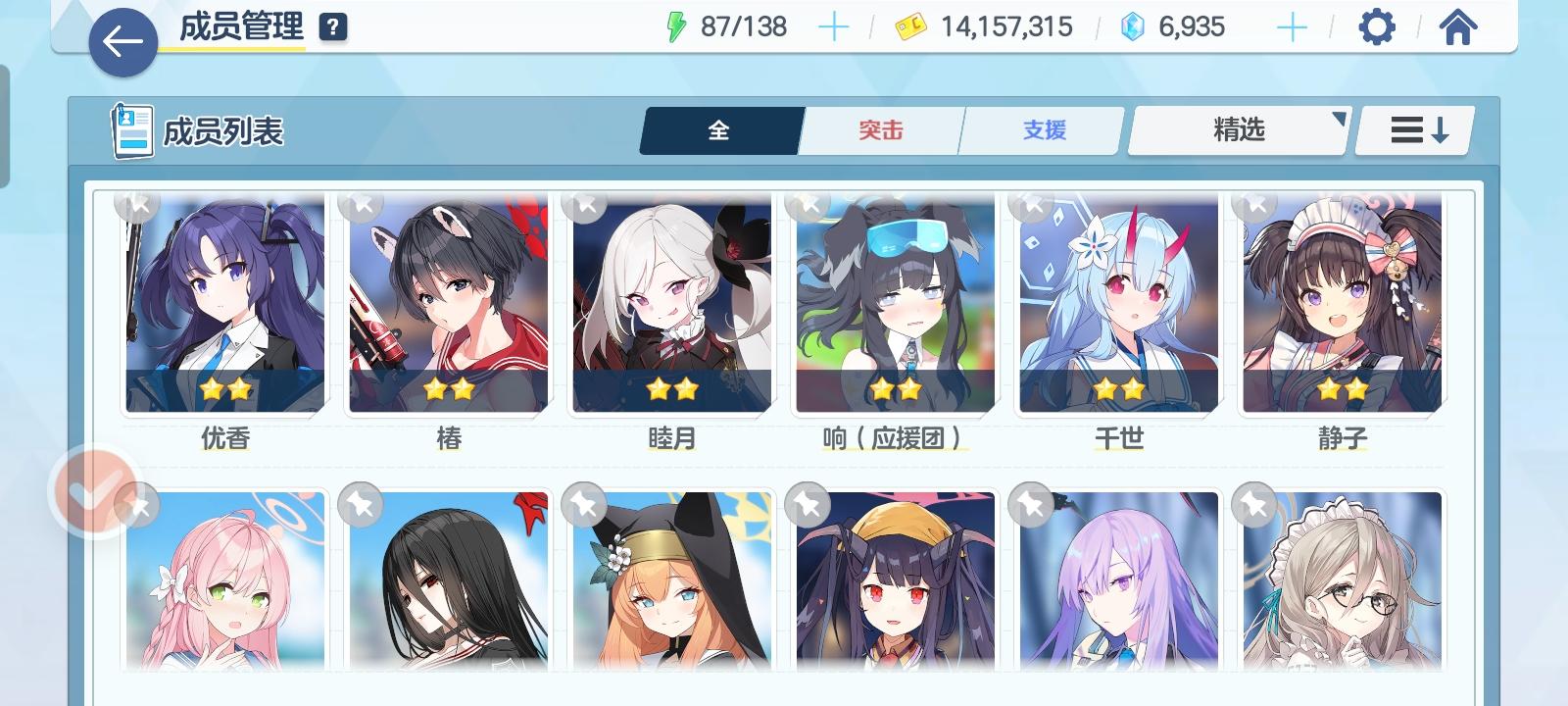Click the energy plus icon to recharge AP

834,26
